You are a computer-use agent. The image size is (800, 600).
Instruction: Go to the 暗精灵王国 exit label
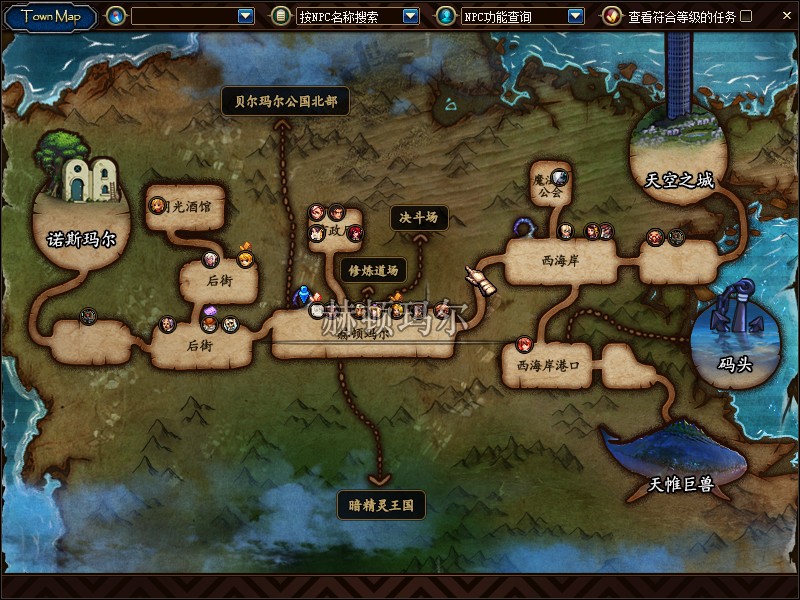click(x=381, y=505)
